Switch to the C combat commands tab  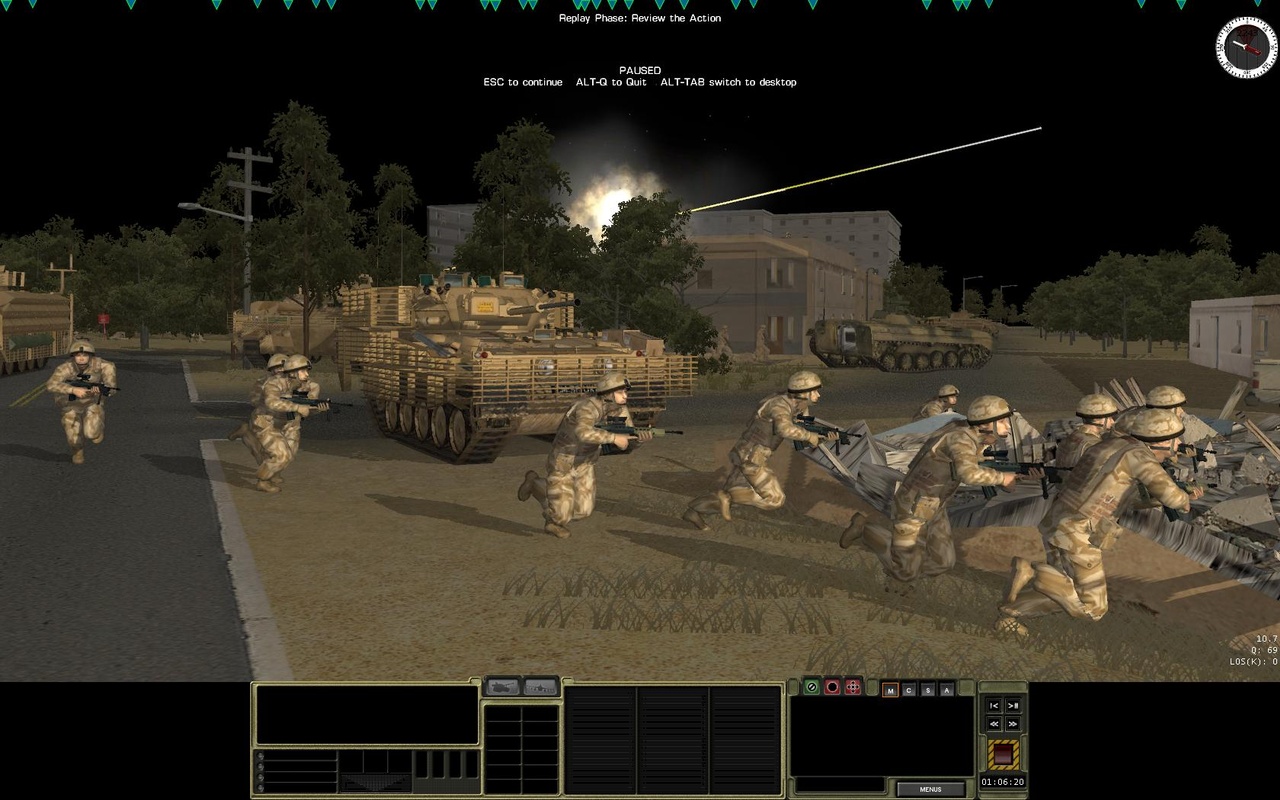click(909, 688)
